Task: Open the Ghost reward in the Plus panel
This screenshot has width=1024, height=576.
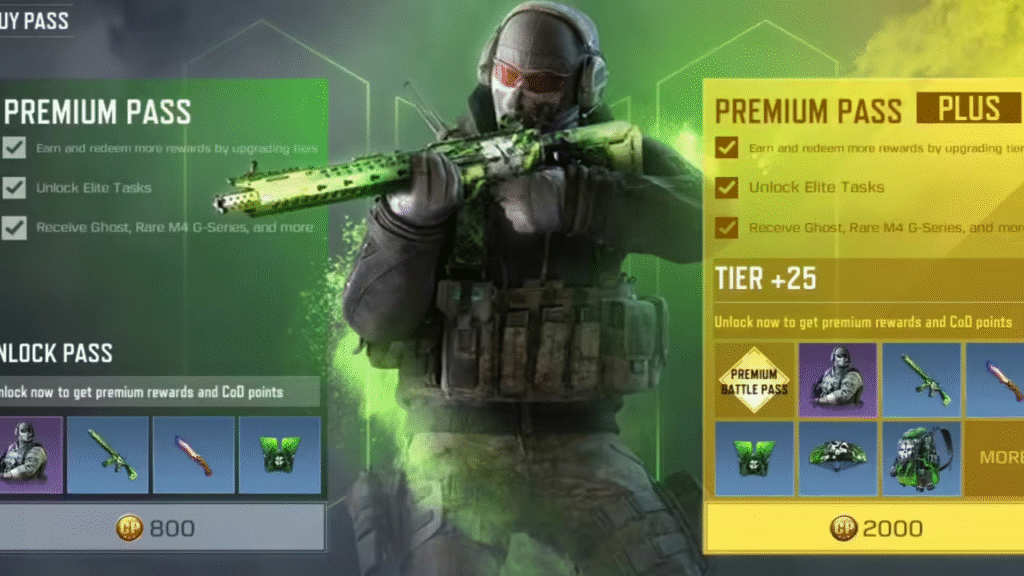Action: coord(838,381)
